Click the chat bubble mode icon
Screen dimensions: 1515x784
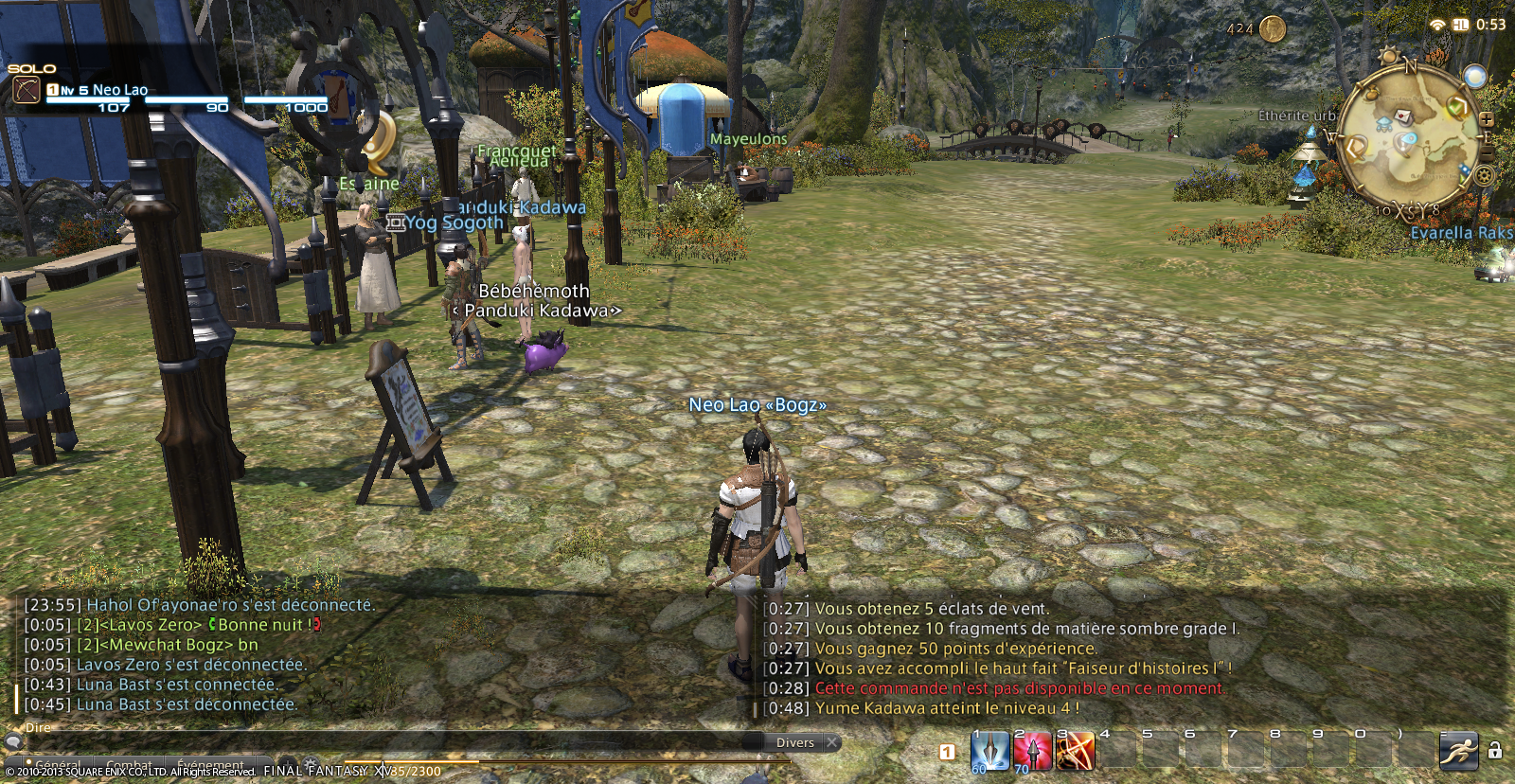[13, 741]
